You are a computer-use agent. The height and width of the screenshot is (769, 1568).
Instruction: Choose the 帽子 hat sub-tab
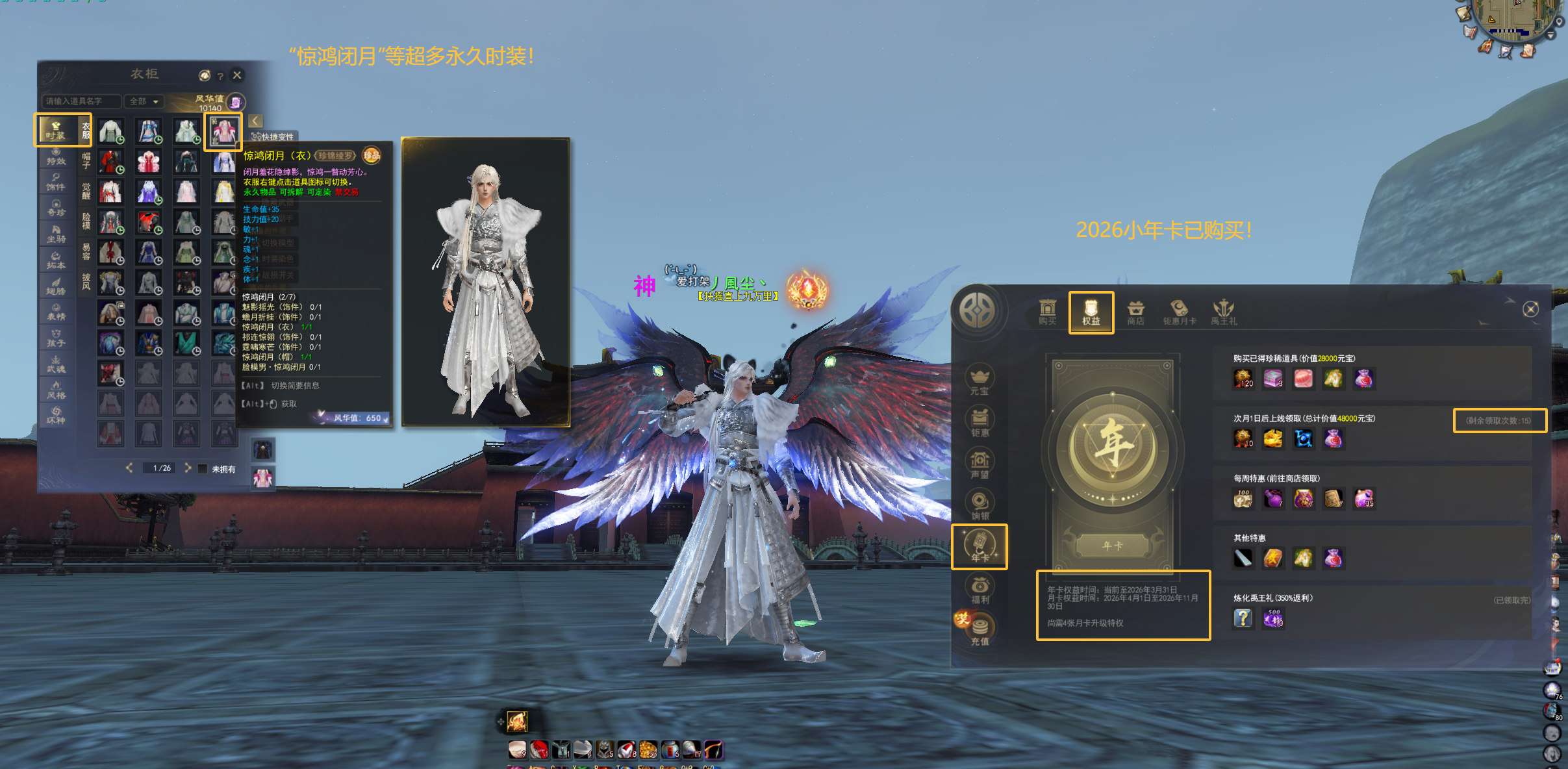coord(86,160)
